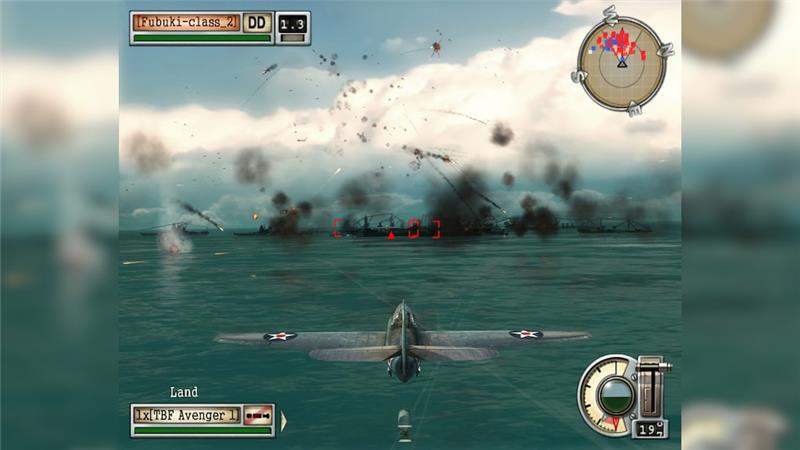Click the torpedo weapon icon beside Avenger
Screen dimensions: 800x450
point(258,414)
